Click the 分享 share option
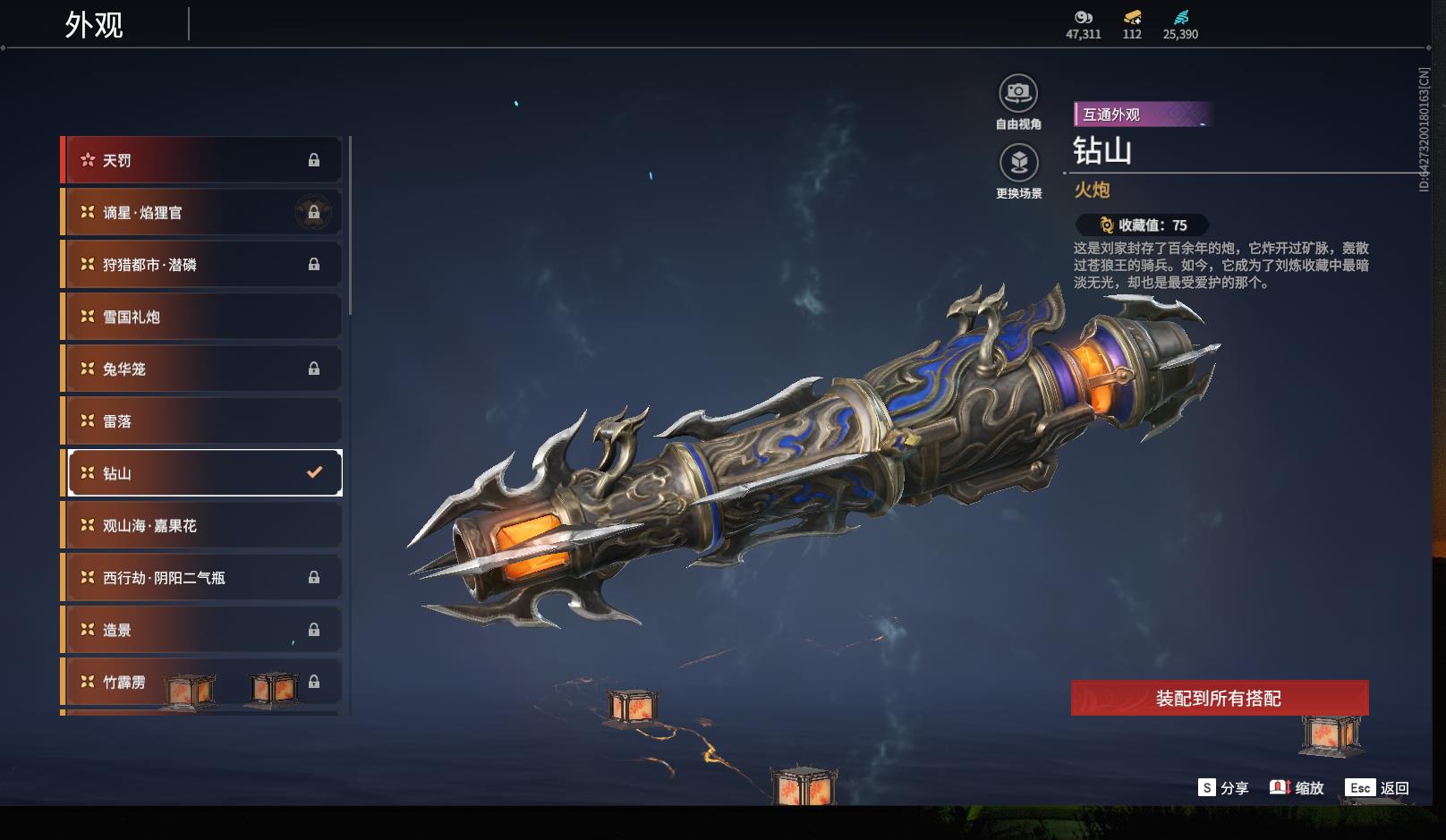The image size is (1446, 840). (x=1223, y=788)
